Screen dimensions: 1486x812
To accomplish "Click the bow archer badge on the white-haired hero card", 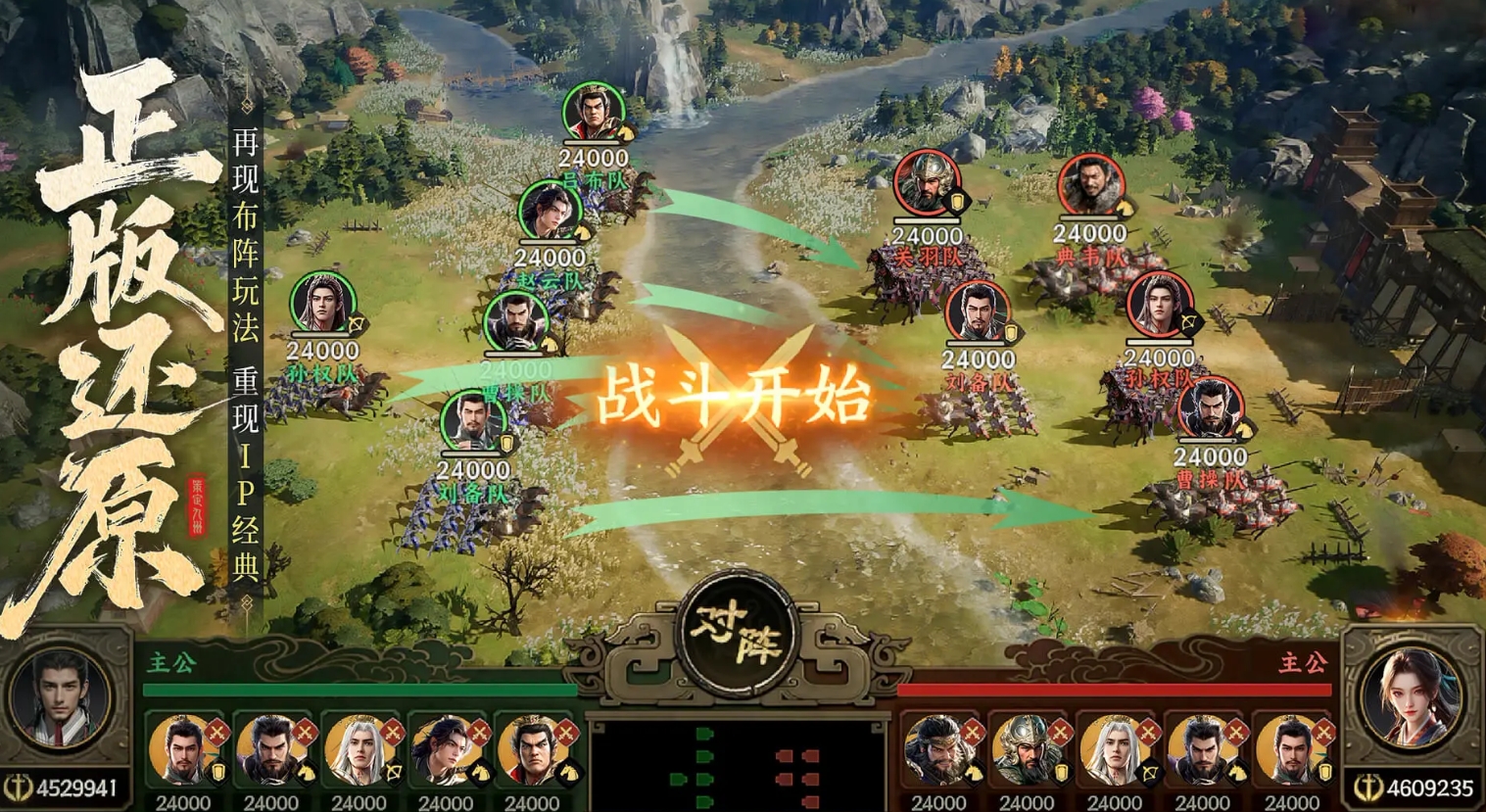I will tap(392, 771).
